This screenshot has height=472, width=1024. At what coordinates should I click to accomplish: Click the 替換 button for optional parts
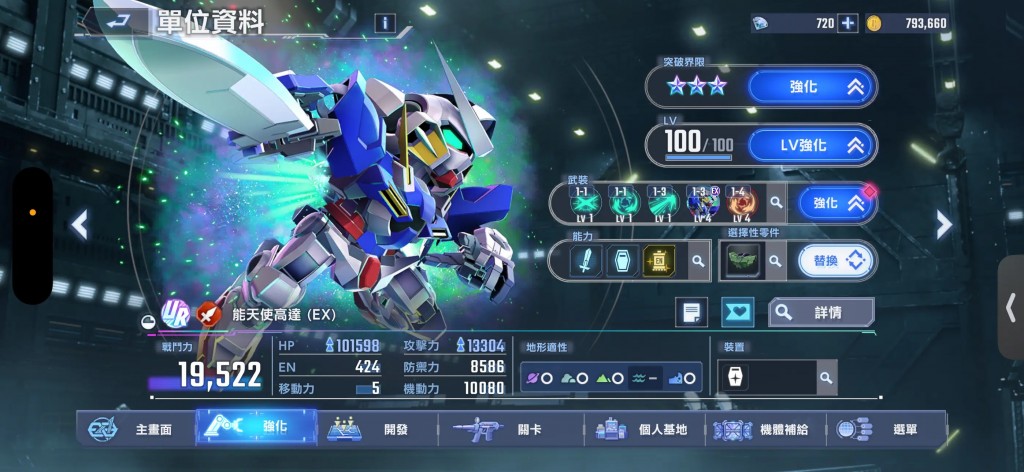point(835,261)
